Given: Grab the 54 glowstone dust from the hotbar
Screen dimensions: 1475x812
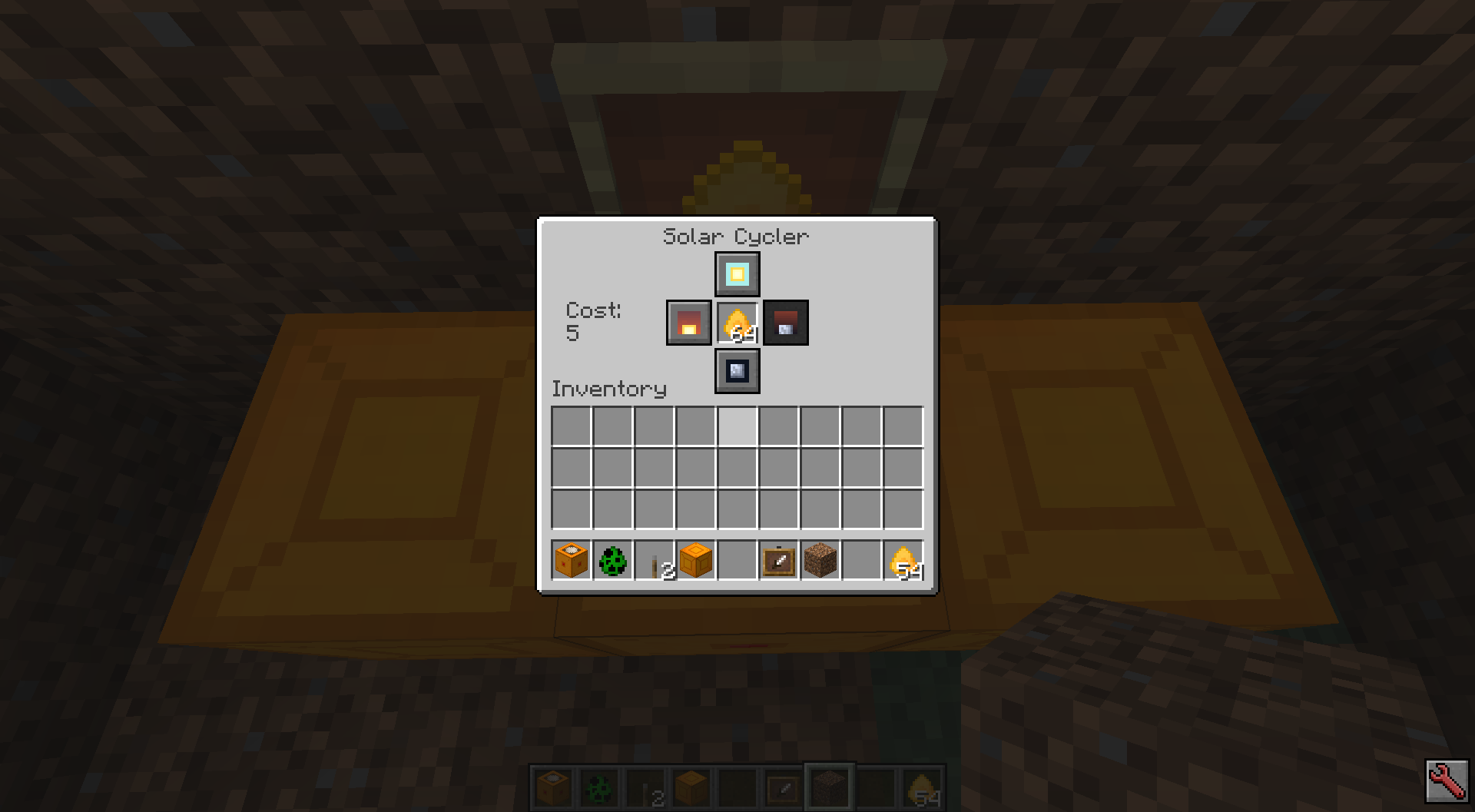Looking at the screenshot, I should 902,561.
